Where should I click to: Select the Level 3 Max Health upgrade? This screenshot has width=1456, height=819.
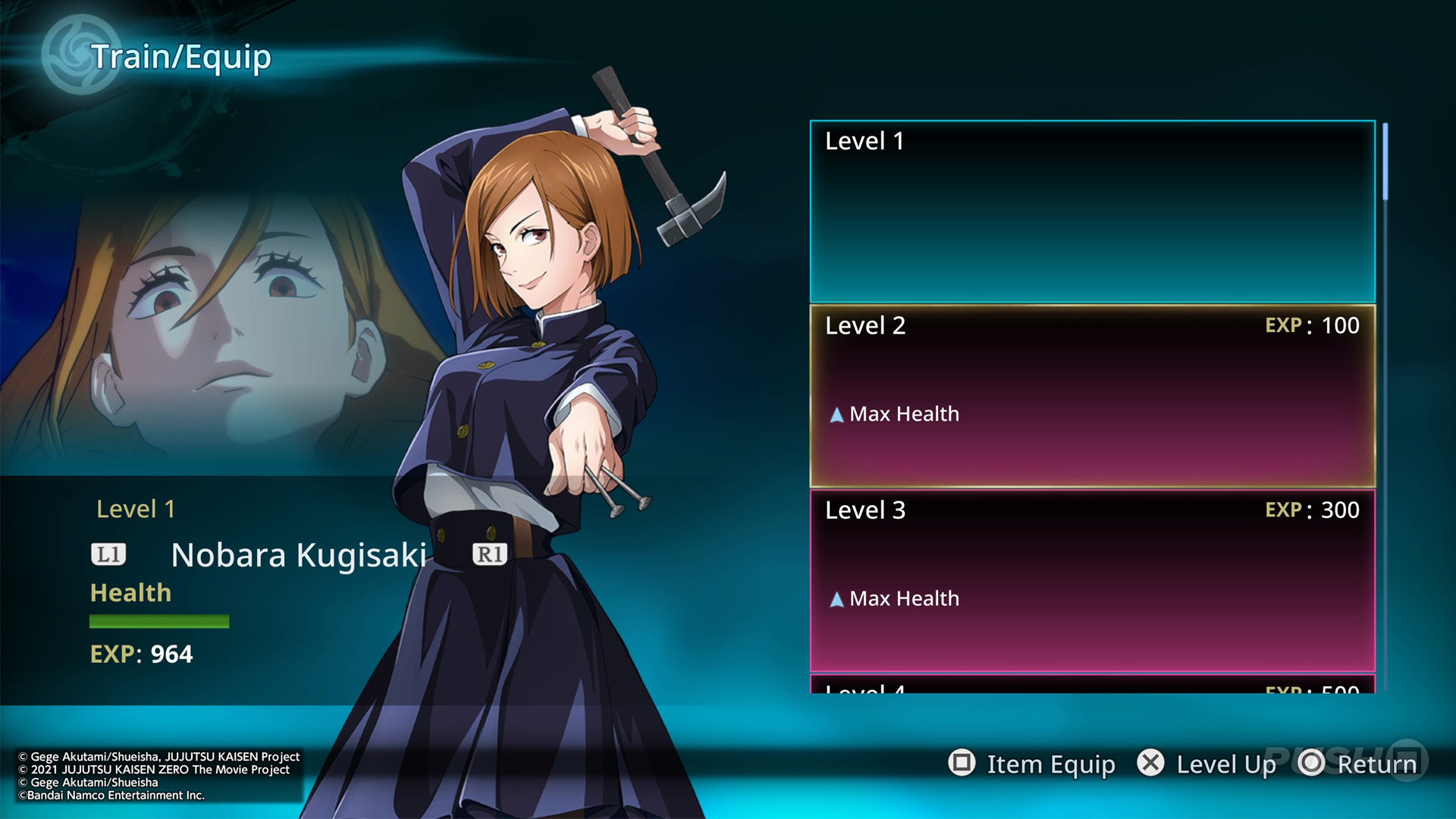tap(1092, 581)
